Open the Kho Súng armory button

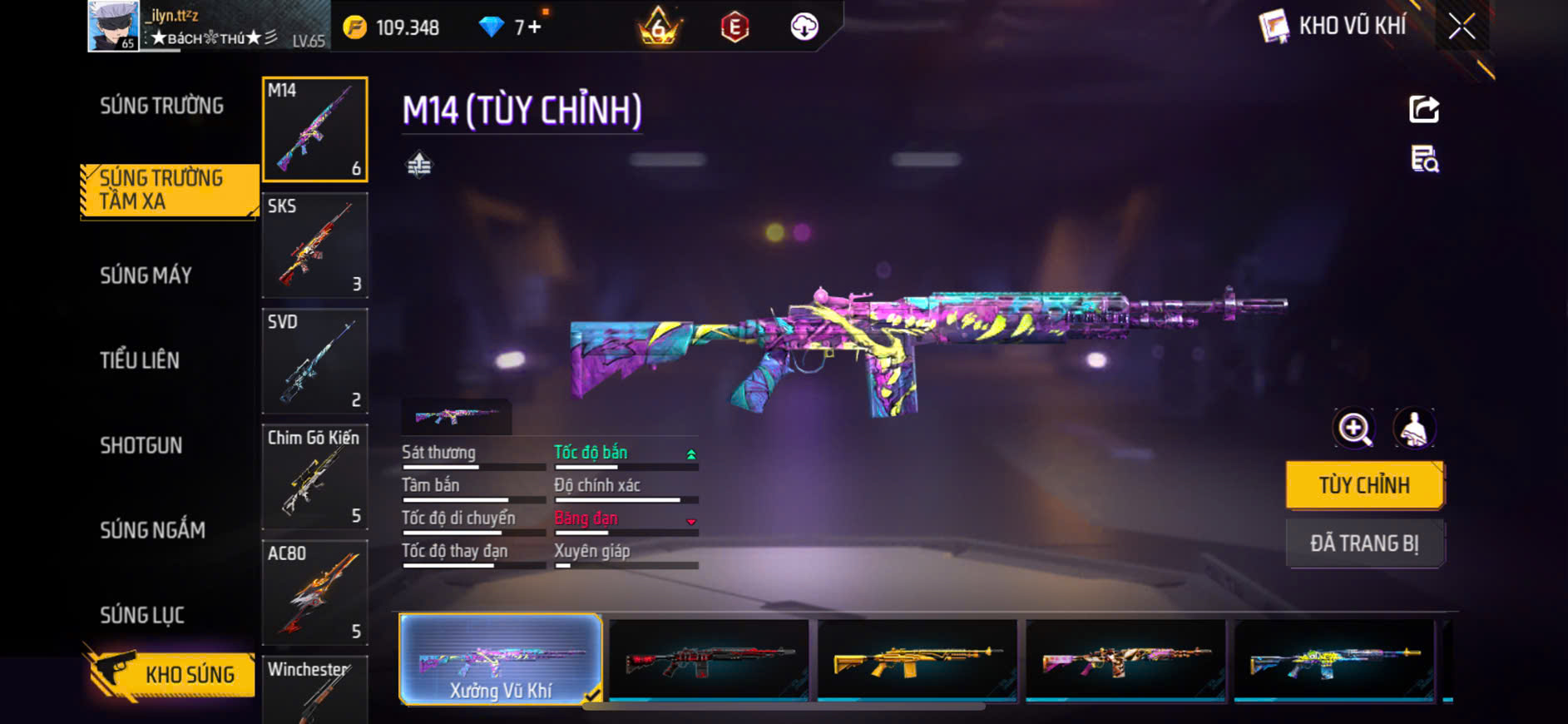171,674
